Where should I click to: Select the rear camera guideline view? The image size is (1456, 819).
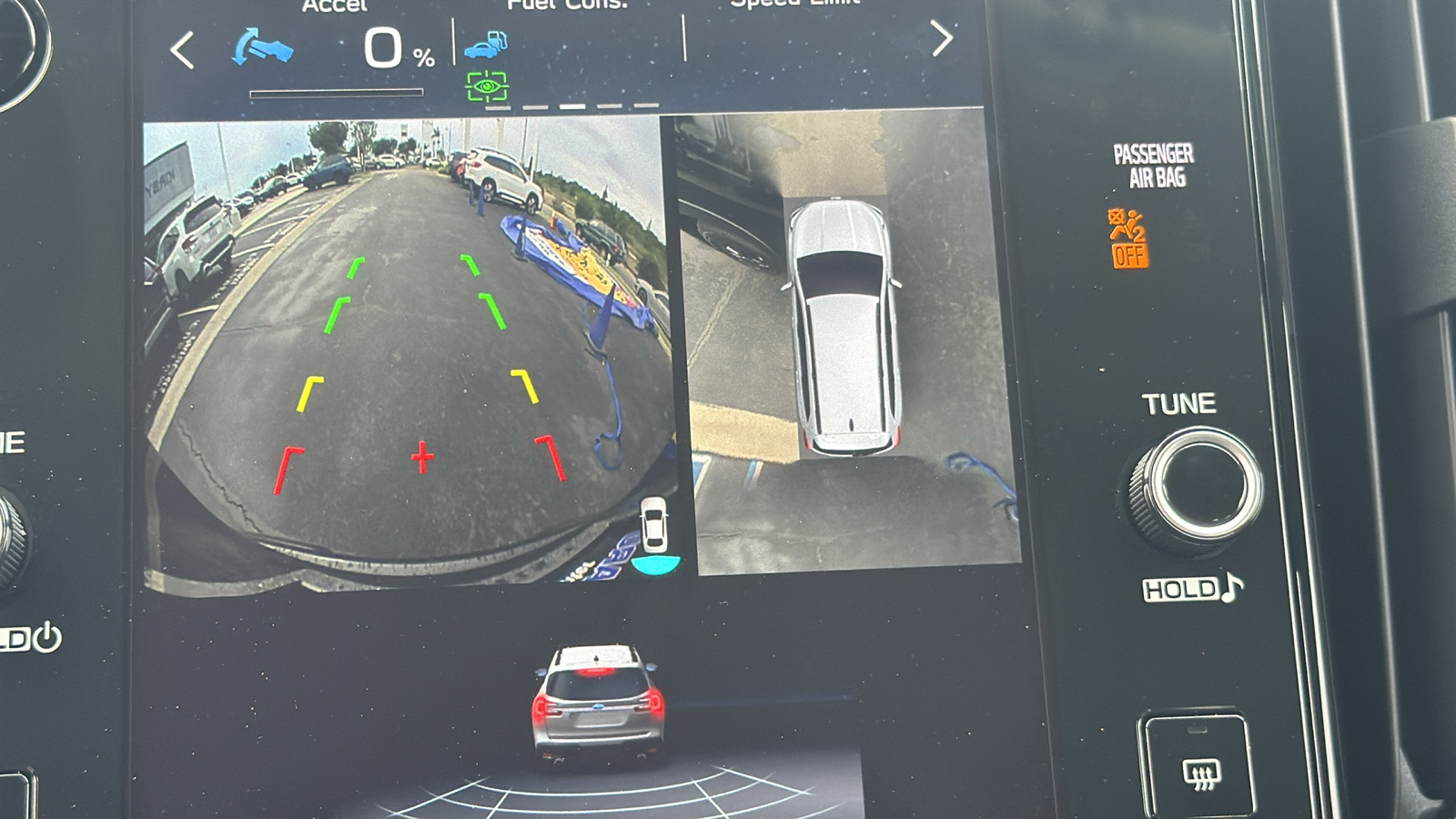pos(409,355)
